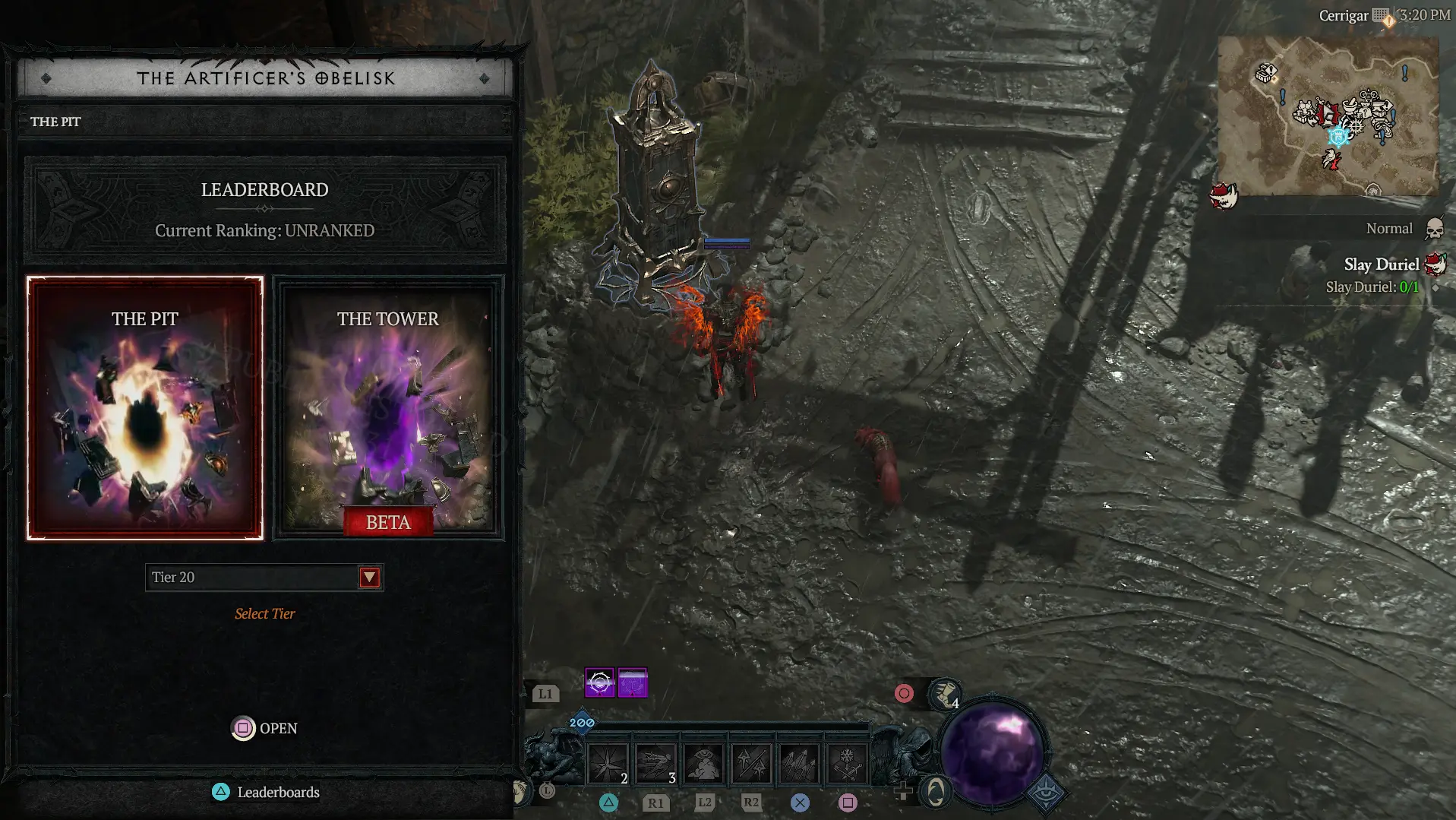Click the Normal difficulty skull icon
The width and height of the screenshot is (1456, 820).
(x=1434, y=229)
